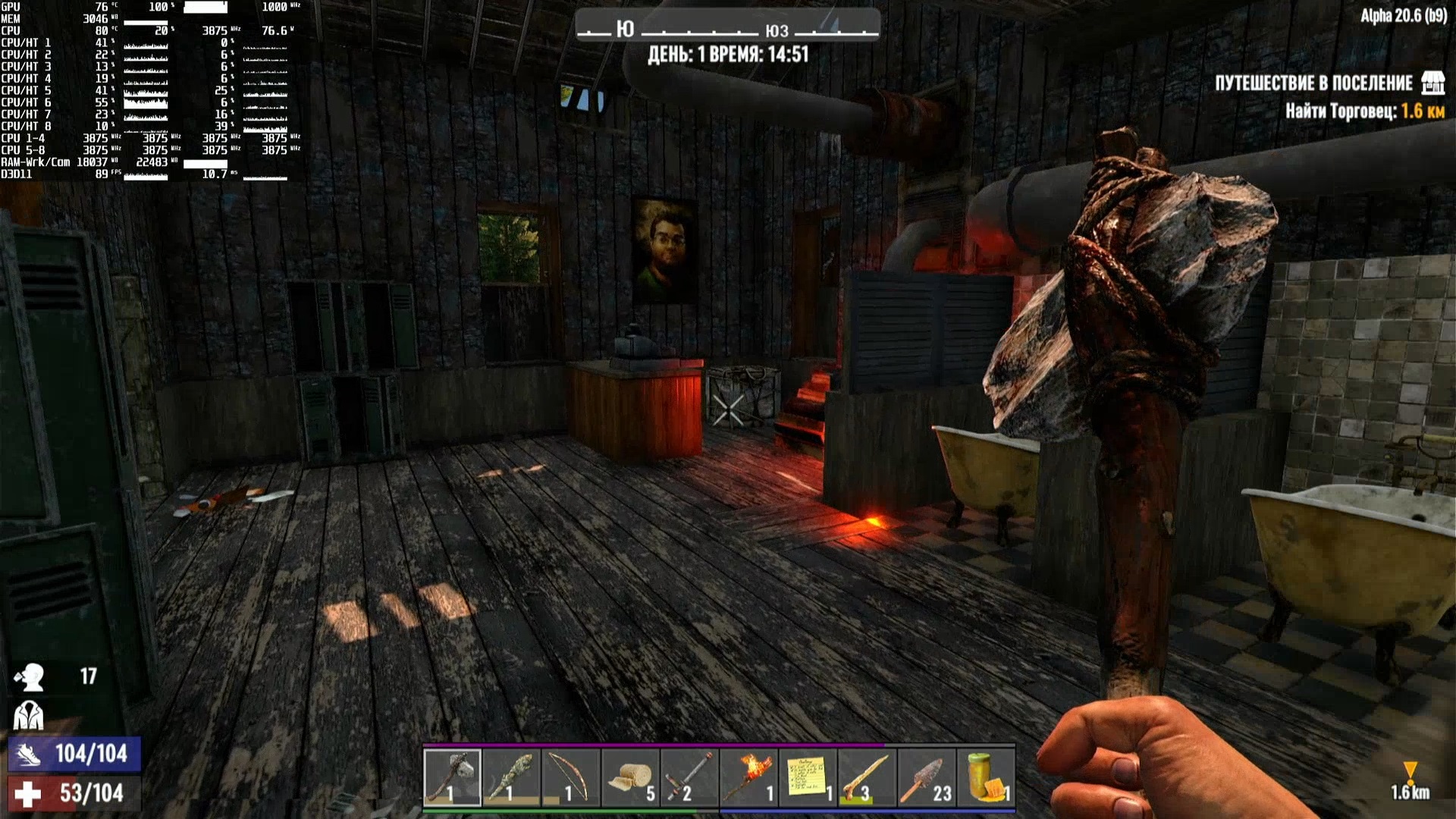Image resolution: width=1456 pixels, height=819 pixels.
Task: Choose the bone knife hotbar slot
Action: [867, 777]
